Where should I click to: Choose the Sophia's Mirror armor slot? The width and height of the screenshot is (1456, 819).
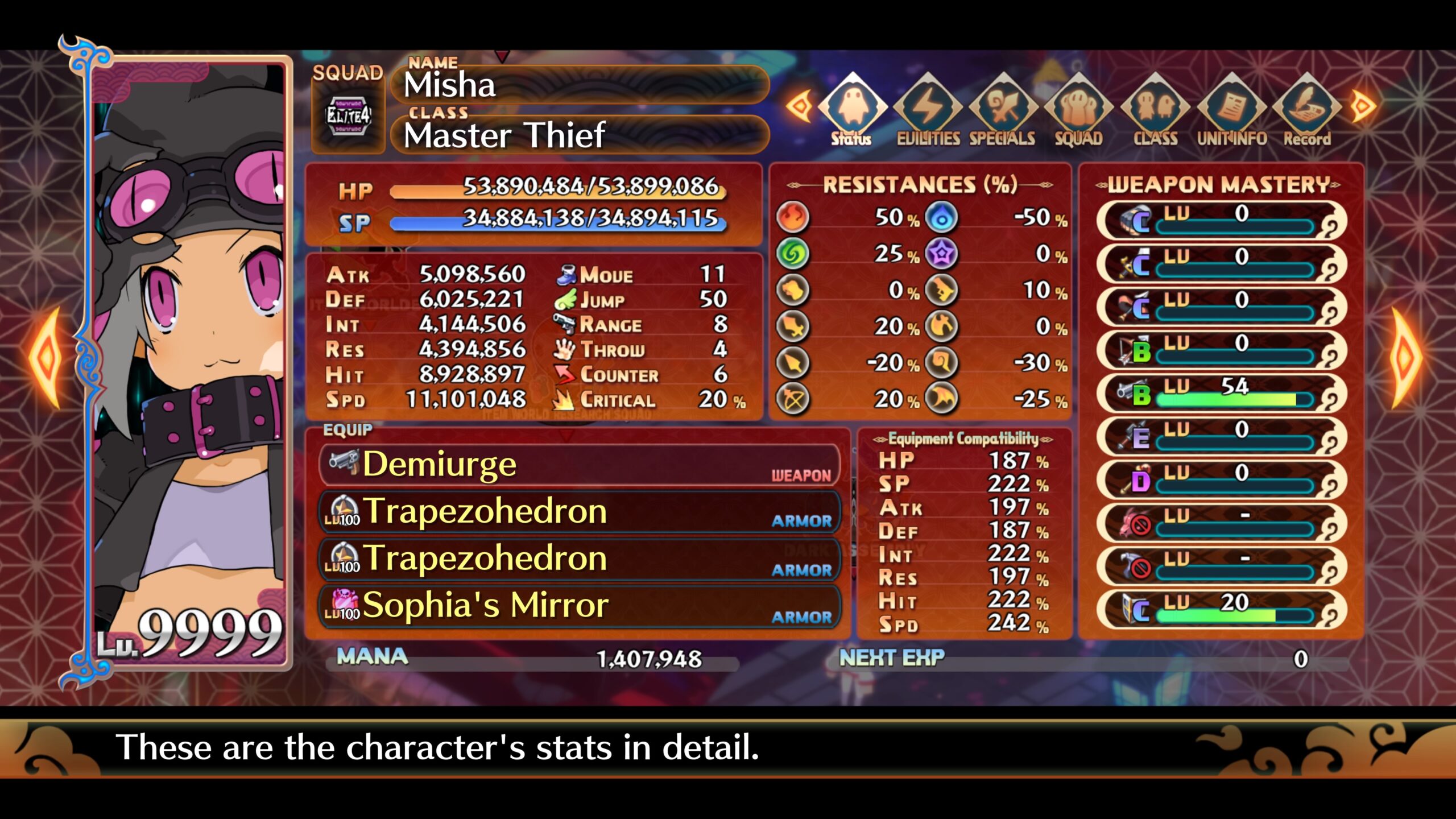pyautogui.click(x=579, y=606)
